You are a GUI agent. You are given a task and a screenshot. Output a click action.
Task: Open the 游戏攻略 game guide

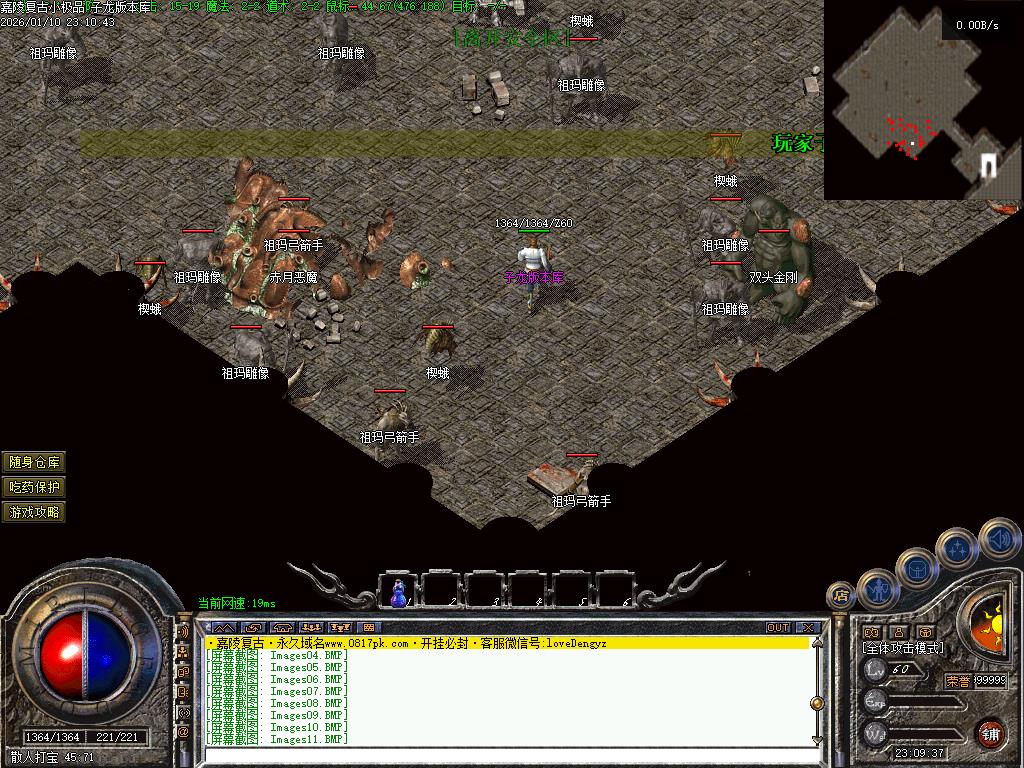[35, 512]
